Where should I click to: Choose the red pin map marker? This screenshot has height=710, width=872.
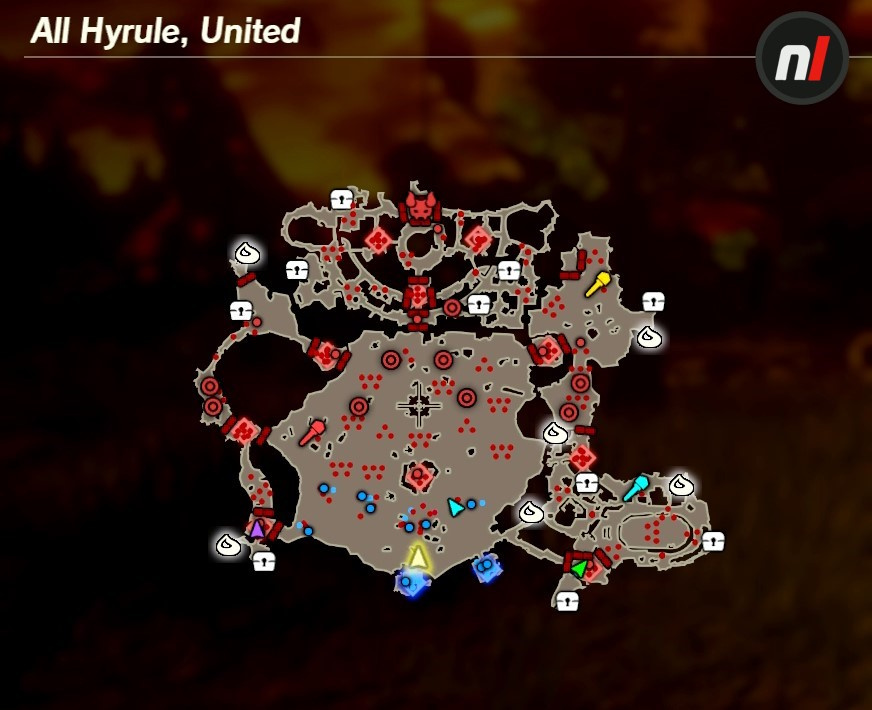[x=311, y=433]
